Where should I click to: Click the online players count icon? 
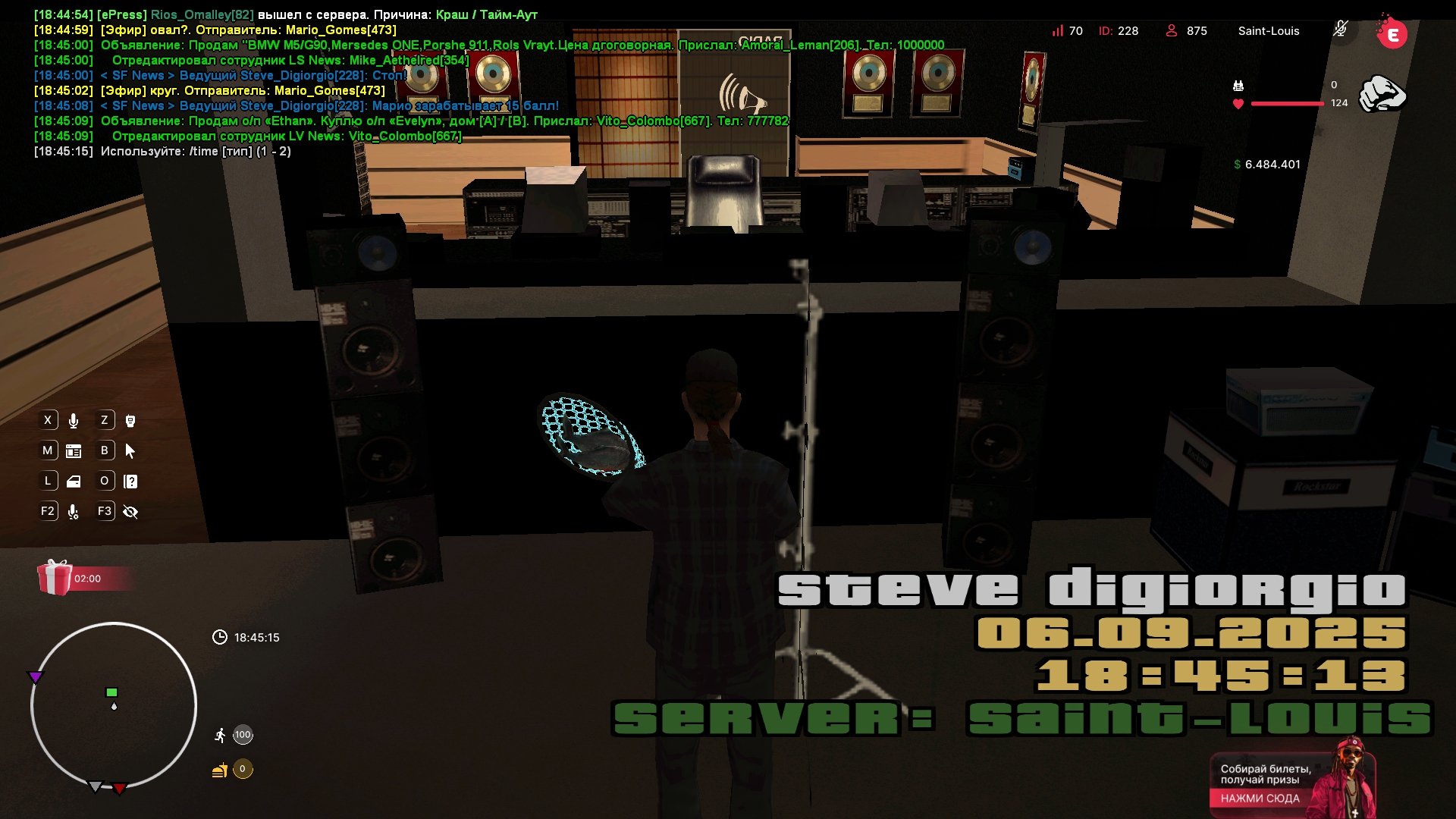point(1172,30)
